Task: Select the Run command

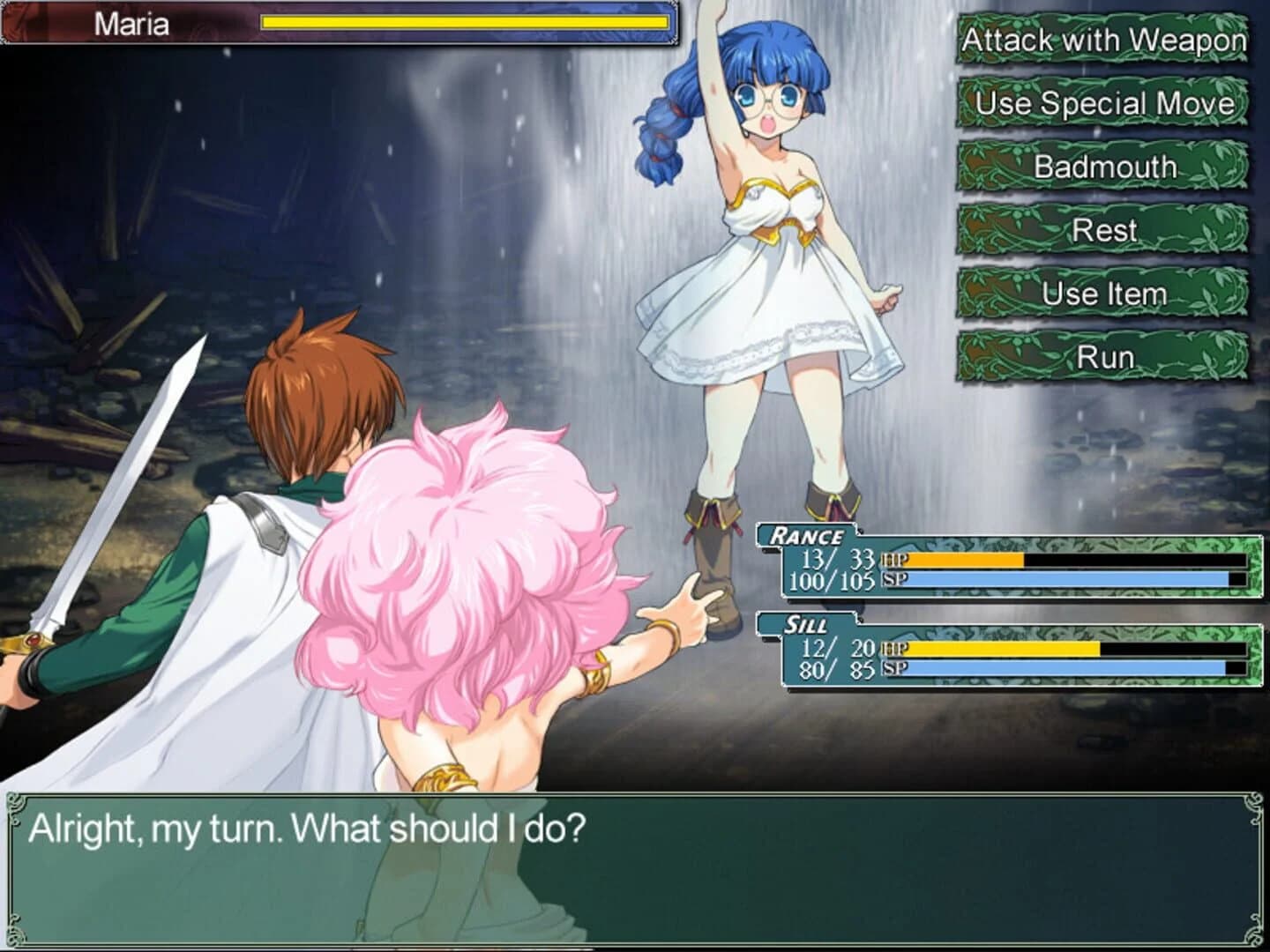Action: click(x=1104, y=357)
